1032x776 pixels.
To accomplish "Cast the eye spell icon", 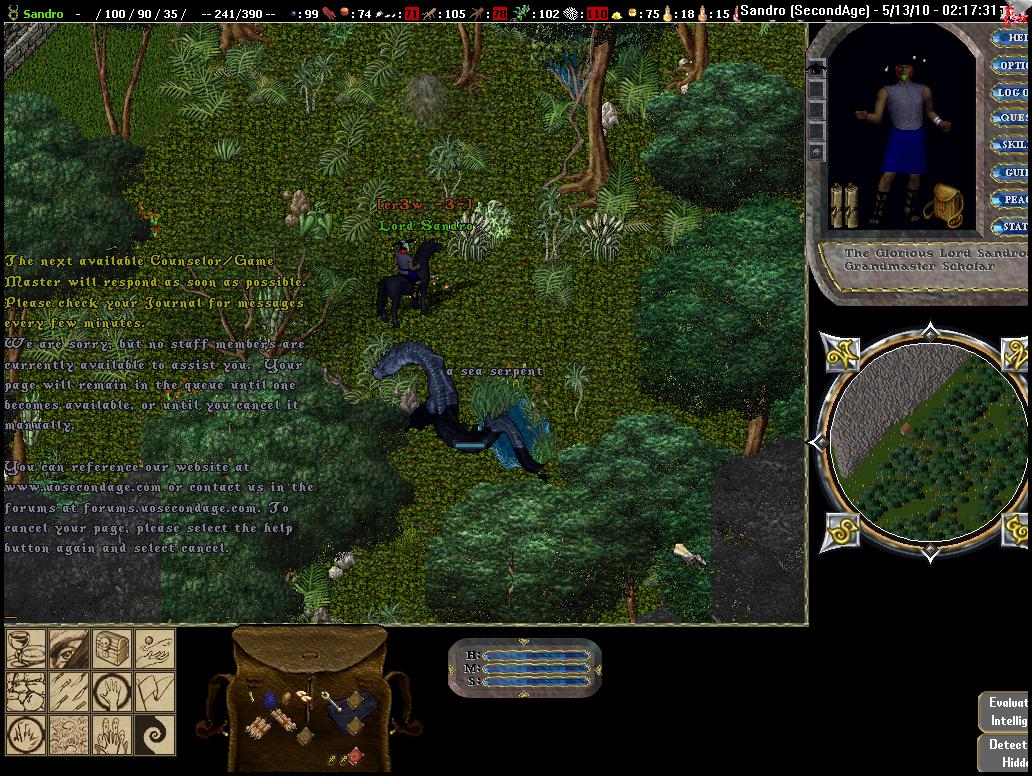I will click(68, 648).
